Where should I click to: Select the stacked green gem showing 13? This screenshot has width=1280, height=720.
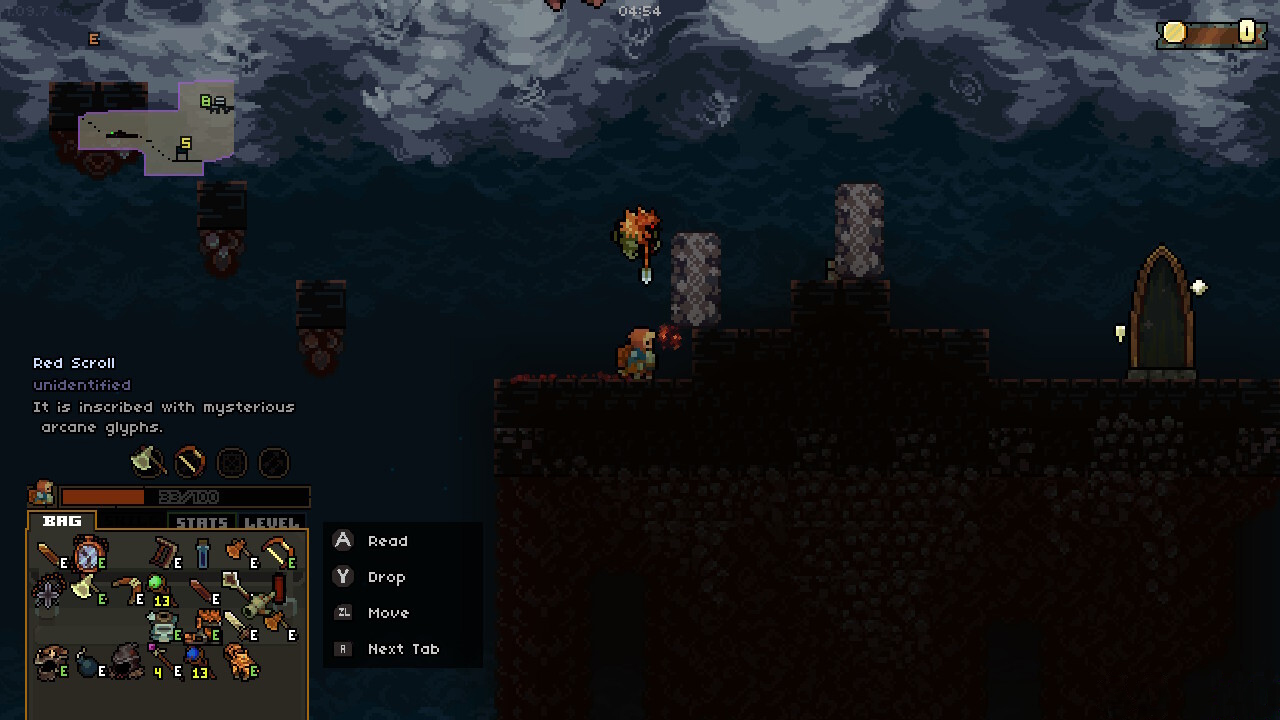coord(157,585)
